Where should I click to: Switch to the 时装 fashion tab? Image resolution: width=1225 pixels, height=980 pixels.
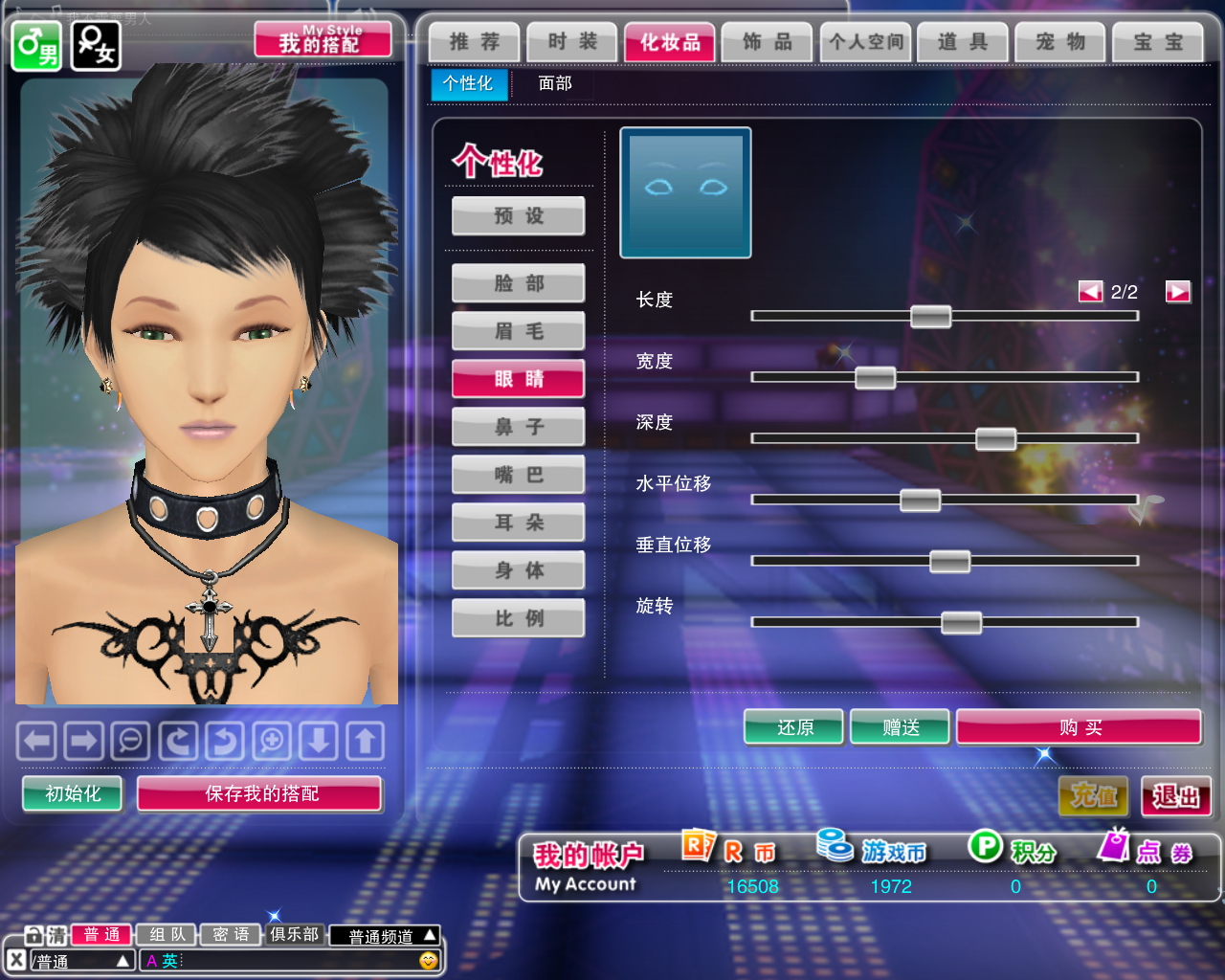click(572, 42)
